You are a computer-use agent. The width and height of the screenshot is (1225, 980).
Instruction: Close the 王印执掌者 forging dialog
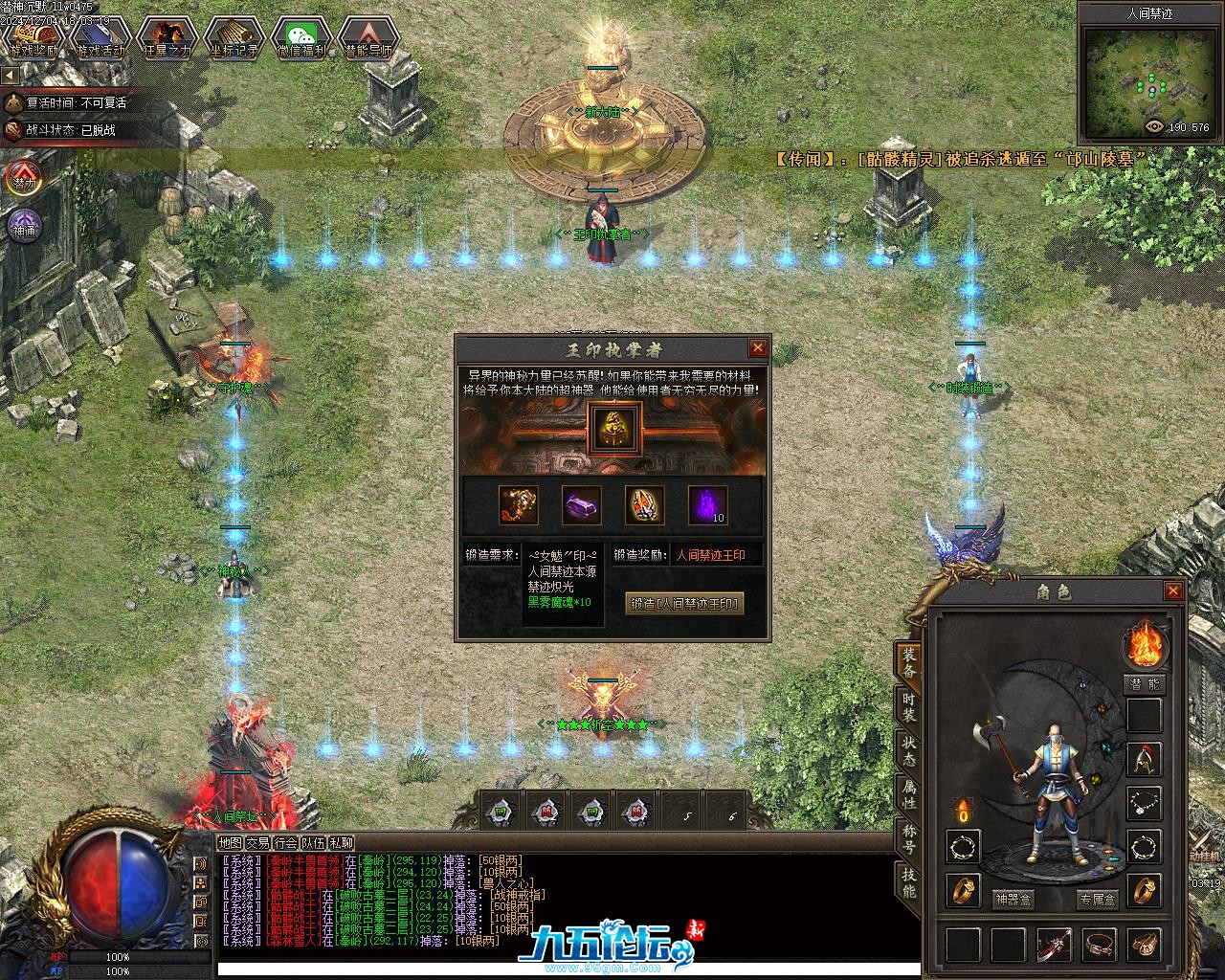[758, 348]
